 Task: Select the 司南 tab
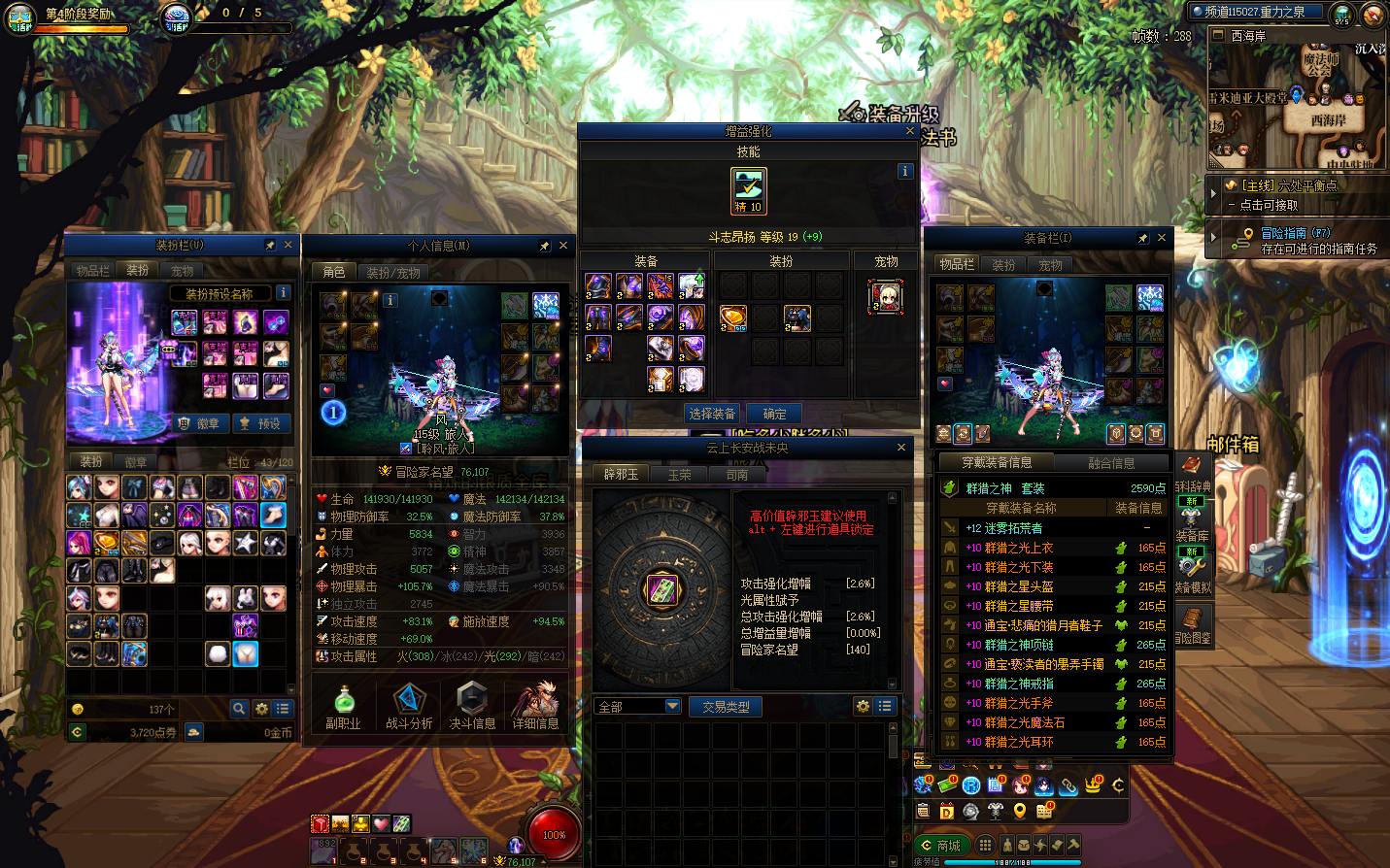click(736, 475)
